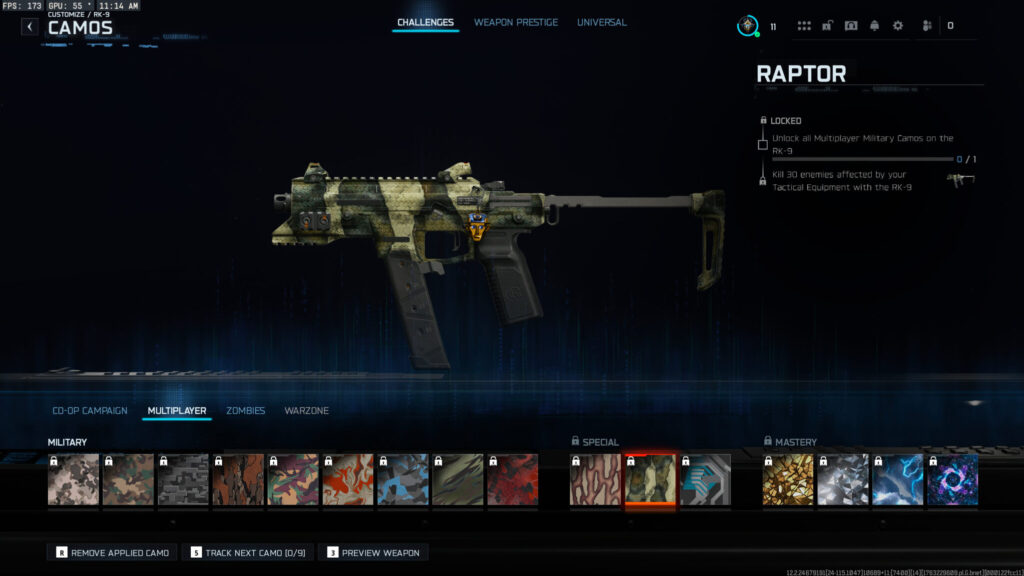The image size is (1024, 576).
Task: Select the purple swirl mastery camo
Action: 952,479
